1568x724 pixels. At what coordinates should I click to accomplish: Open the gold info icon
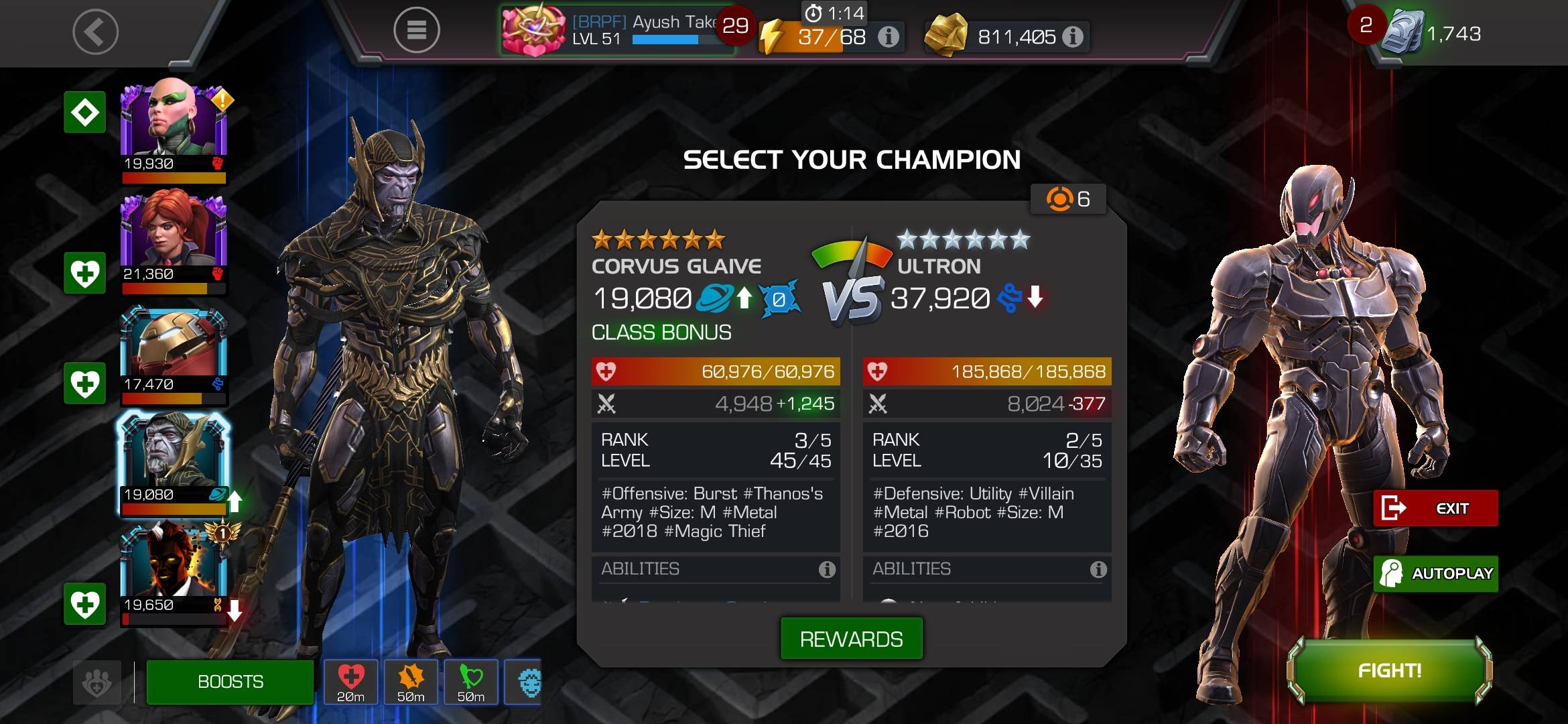click(1073, 37)
